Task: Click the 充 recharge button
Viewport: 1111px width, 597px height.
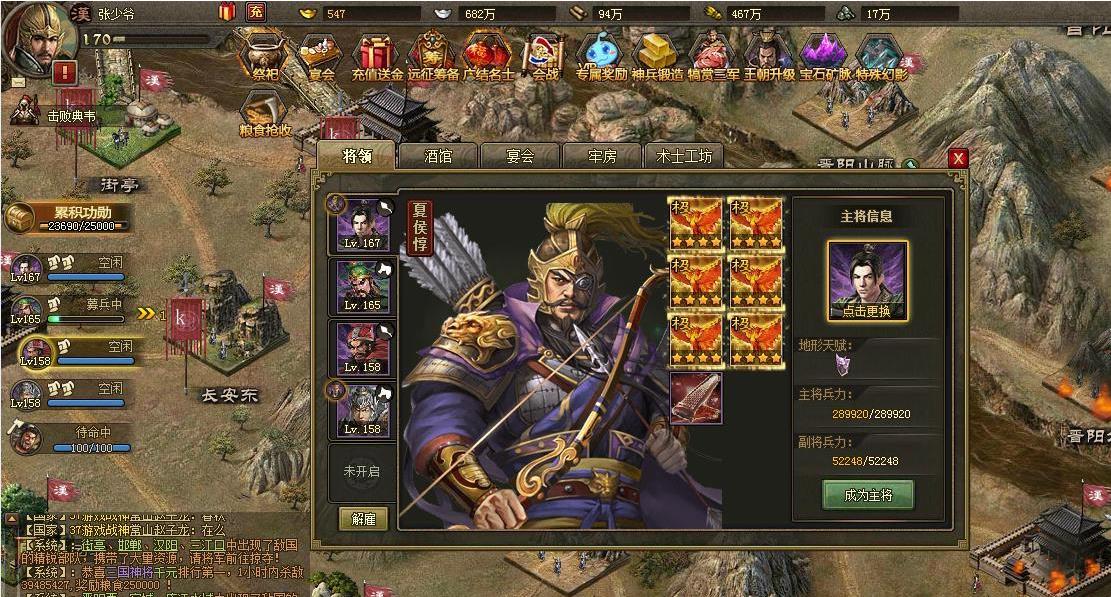Action: click(x=255, y=12)
